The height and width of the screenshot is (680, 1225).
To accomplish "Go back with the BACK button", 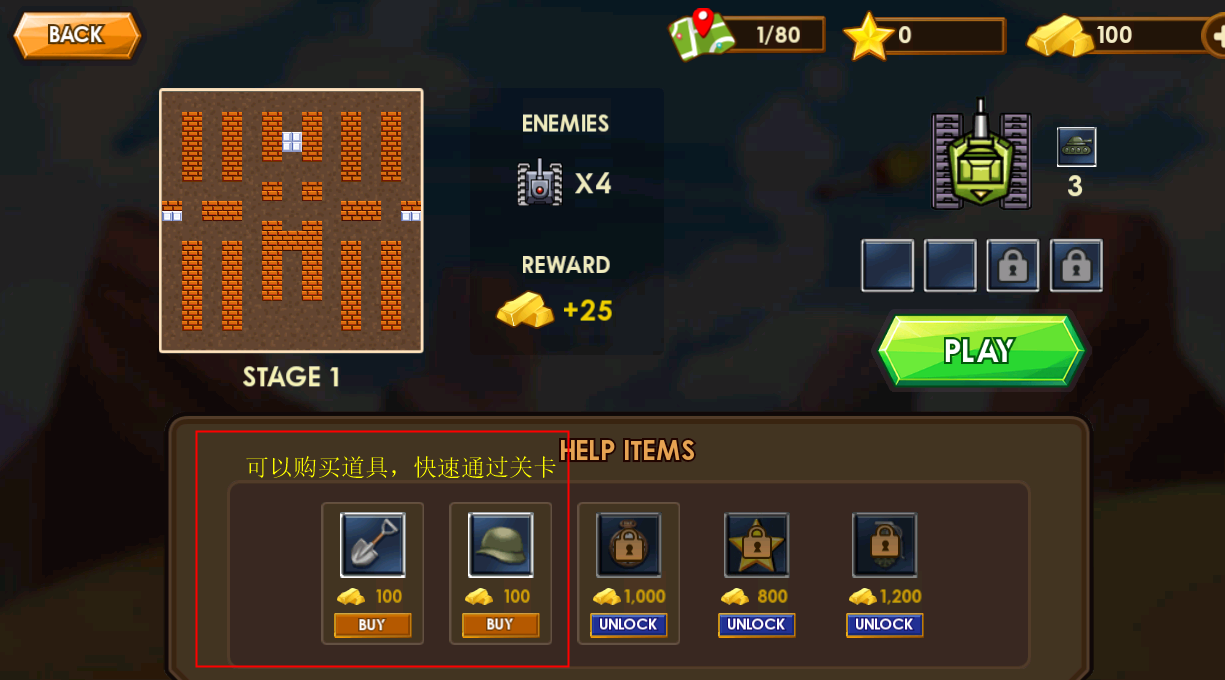I will coord(76,35).
